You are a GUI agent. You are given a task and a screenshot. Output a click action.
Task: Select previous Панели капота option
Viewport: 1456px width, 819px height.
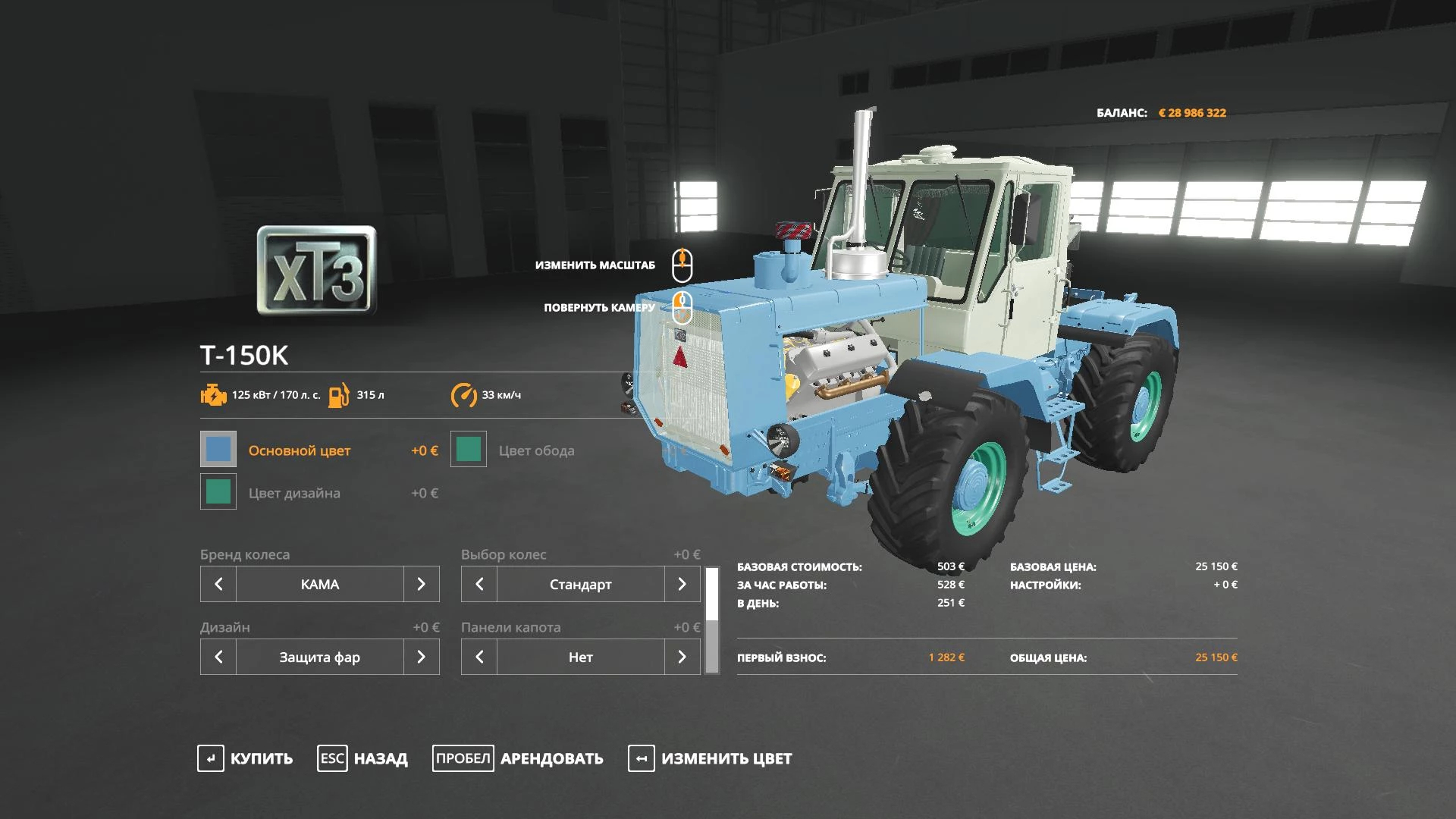coord(479,657)
